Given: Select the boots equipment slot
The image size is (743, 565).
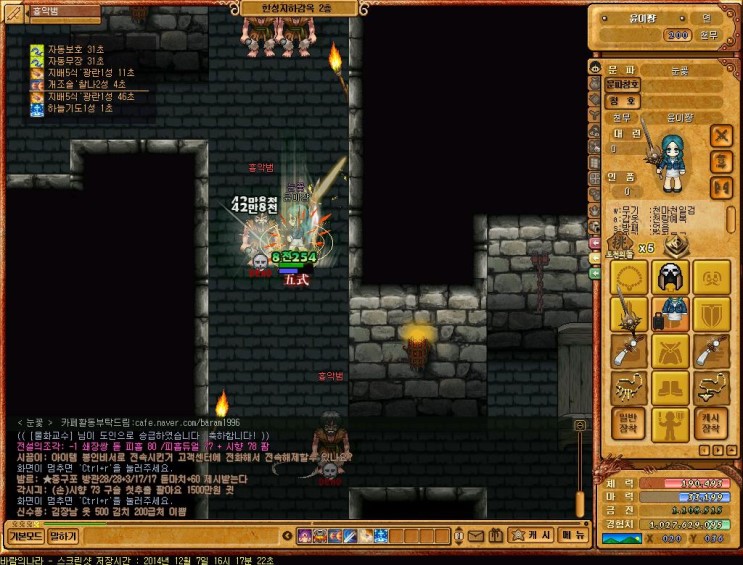Looking at the screenshot, I should tap(669, 387).
